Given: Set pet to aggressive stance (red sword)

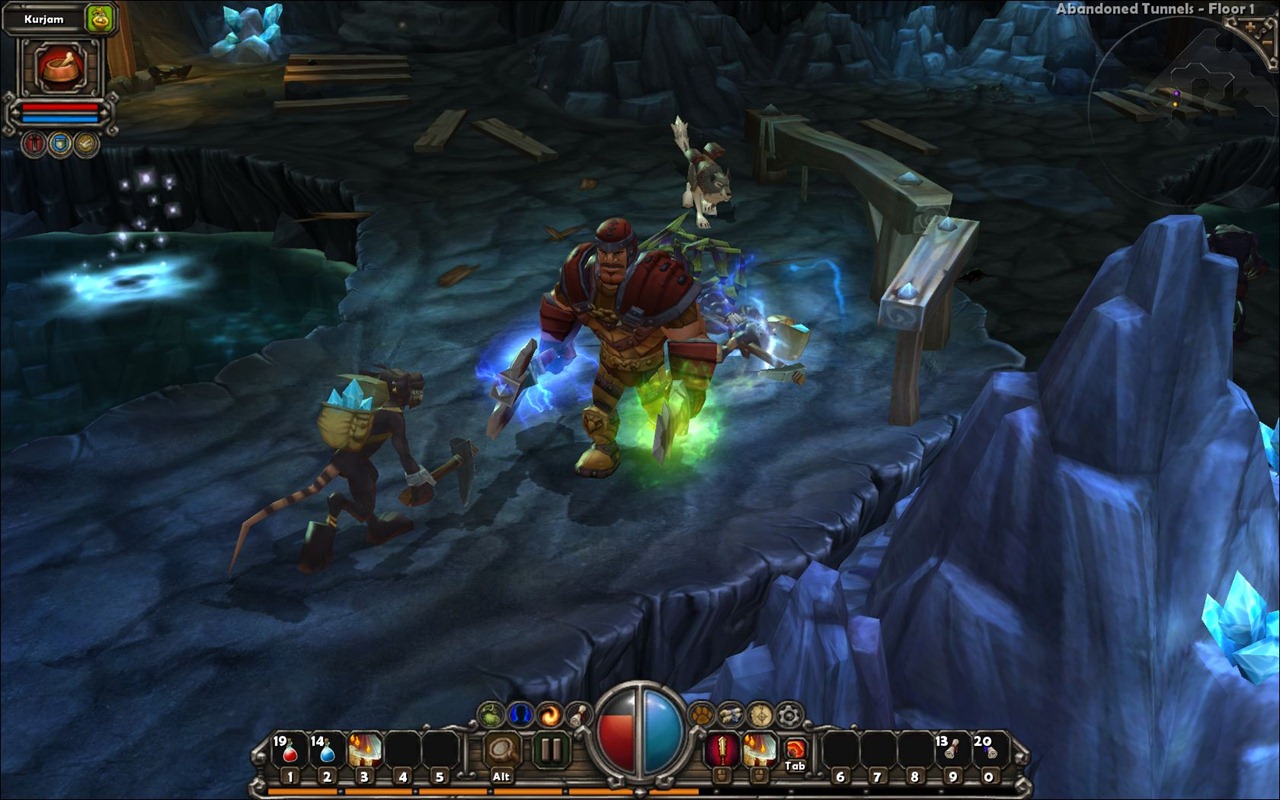Looking at the screenshot, I should 35,144.
